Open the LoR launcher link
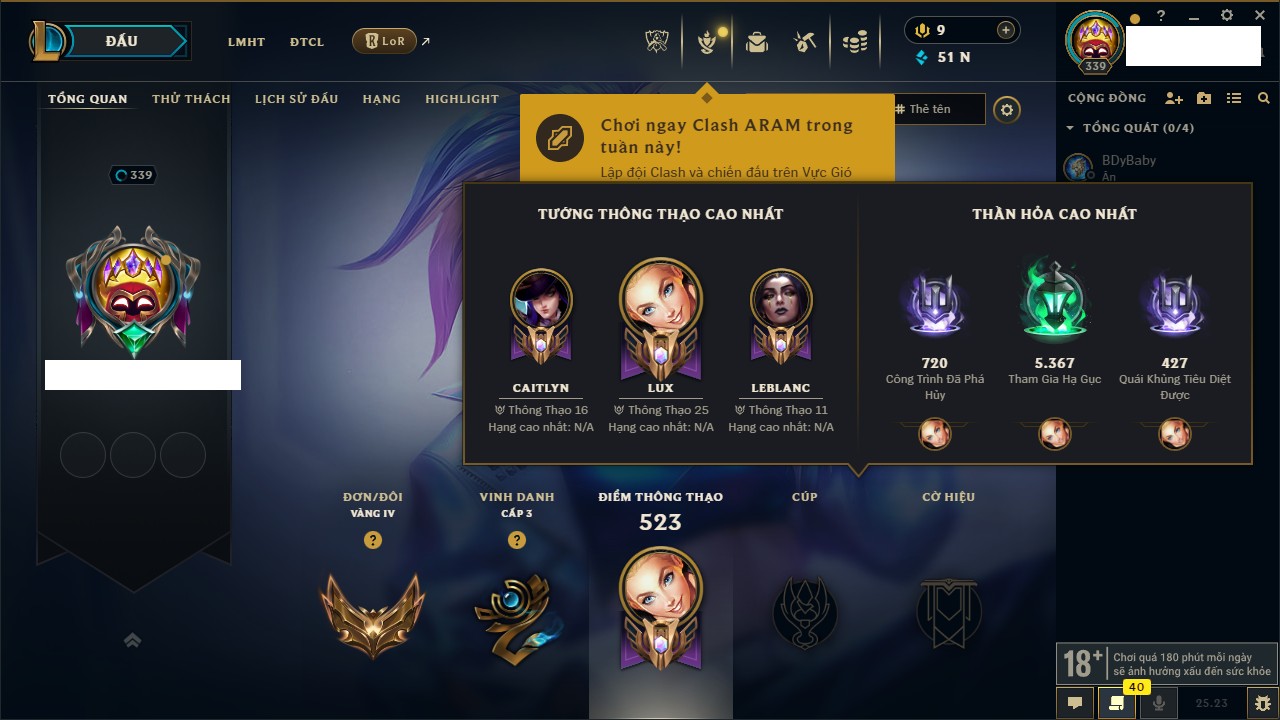1280x720 pixels. coord(385,41)
